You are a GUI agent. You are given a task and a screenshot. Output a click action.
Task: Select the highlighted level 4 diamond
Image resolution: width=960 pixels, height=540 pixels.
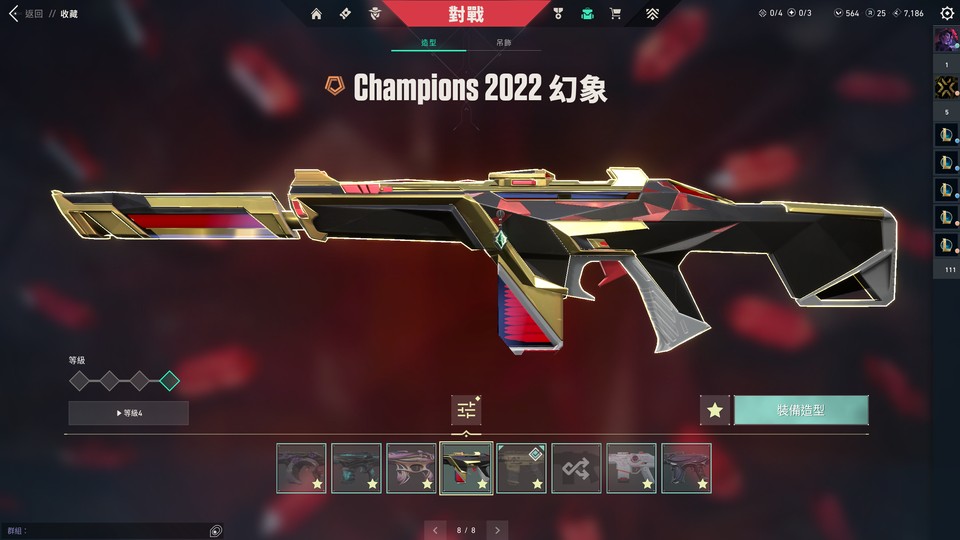pyautogui.click(x=170, y=381)
